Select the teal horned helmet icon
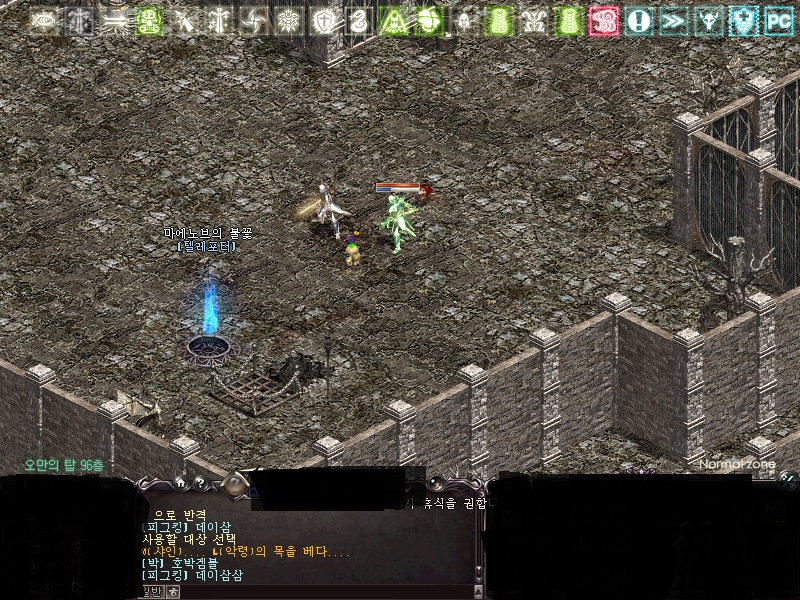This screenshot has height=600, width=800. (708, 20)
